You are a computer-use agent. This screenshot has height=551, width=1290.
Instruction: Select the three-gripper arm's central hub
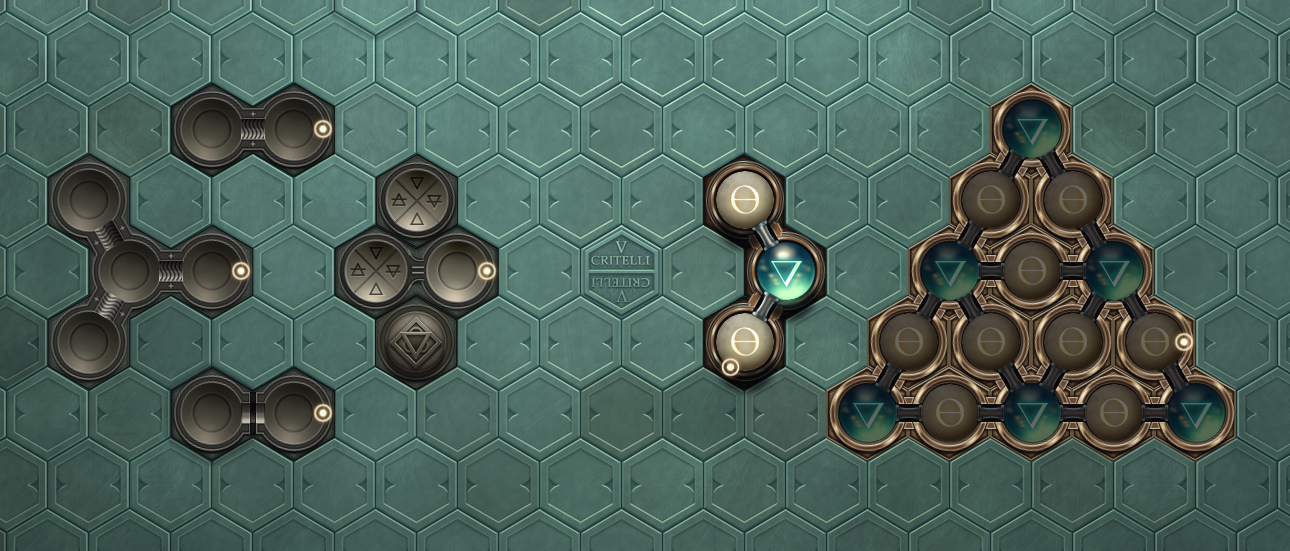click(128, 270)
